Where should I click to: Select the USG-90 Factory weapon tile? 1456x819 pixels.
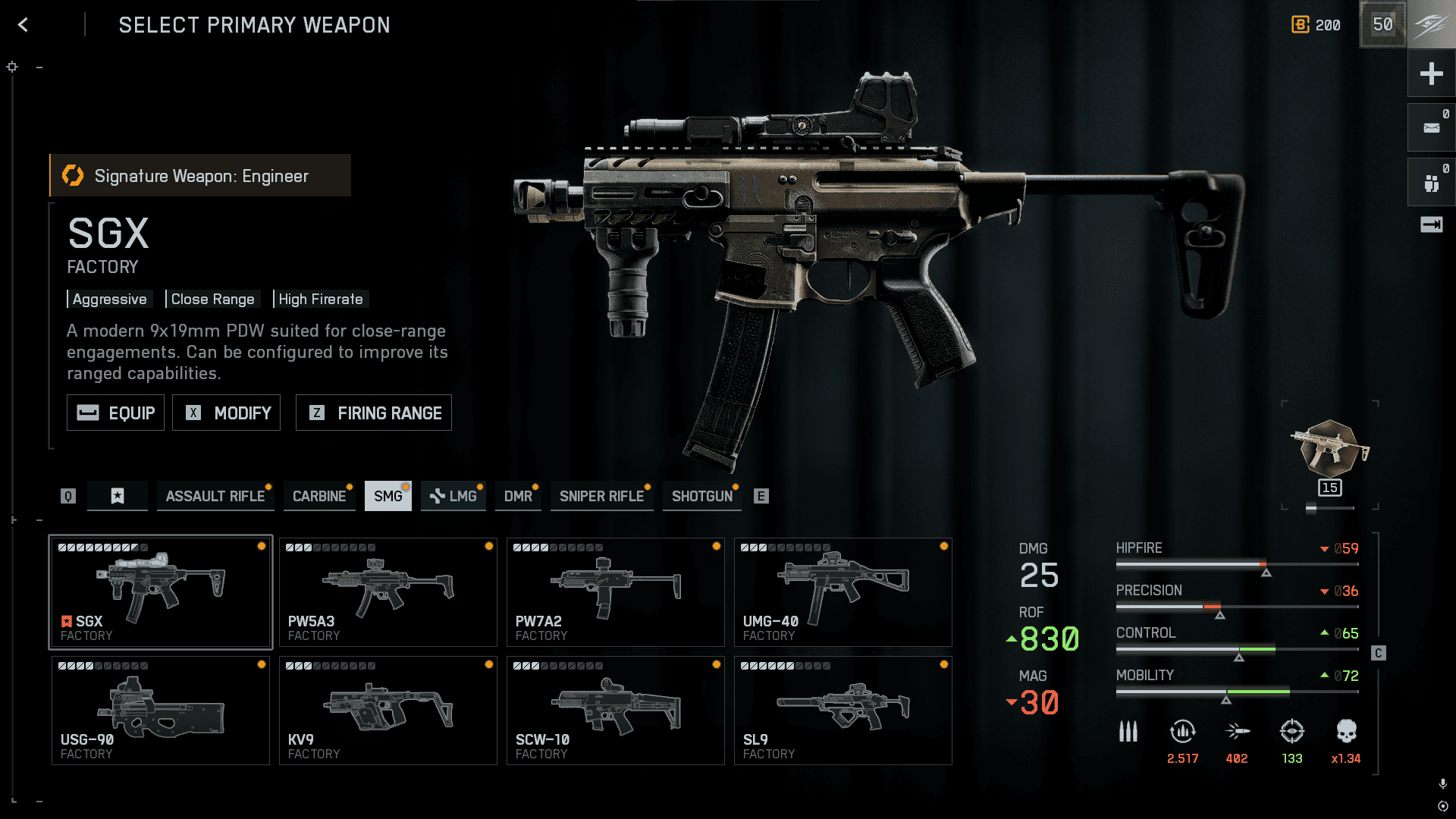tap(160, 711)
